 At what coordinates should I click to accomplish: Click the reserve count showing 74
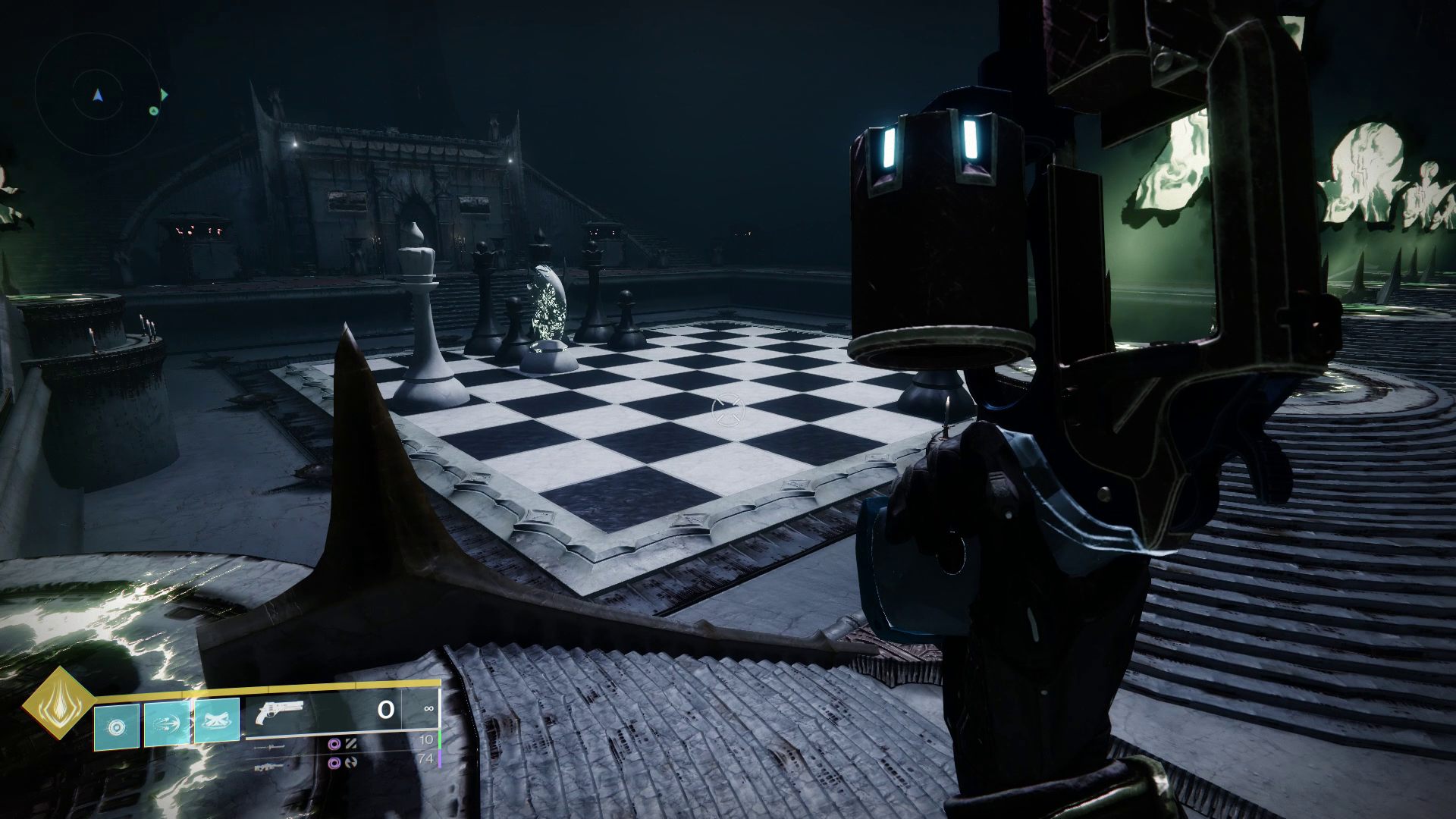pyautogui.click(x=426, y=758)
